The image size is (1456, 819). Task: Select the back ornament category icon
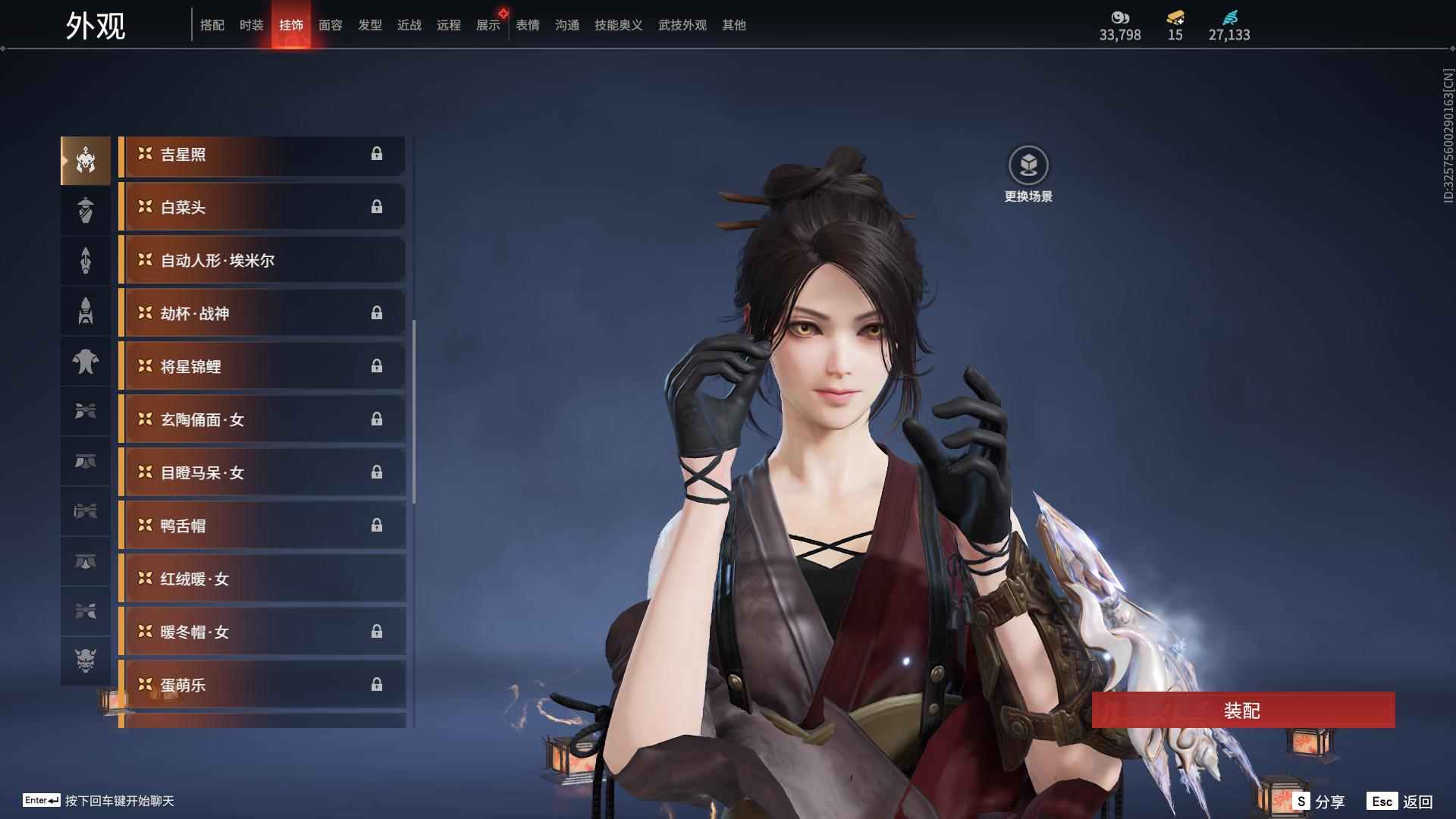pos(86,260)
